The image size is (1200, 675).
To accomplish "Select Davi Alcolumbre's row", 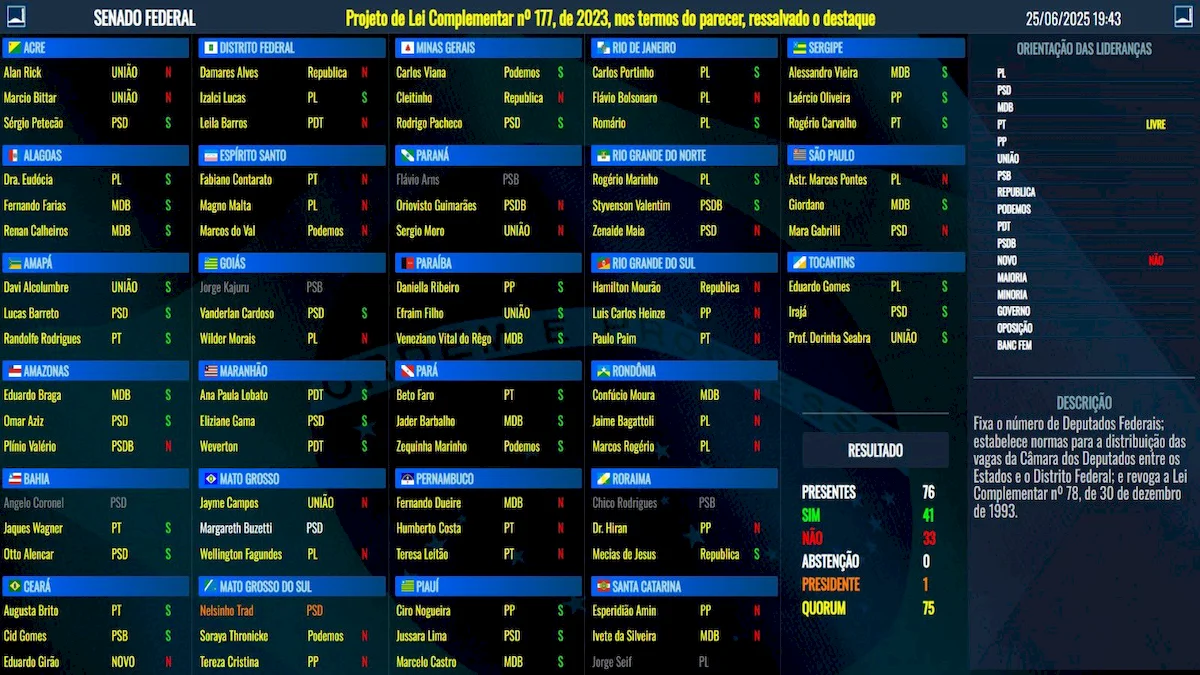I will pos(92,287).
